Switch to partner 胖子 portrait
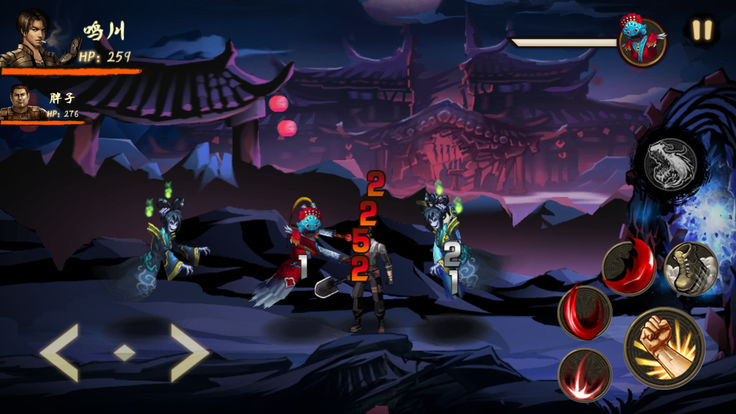736x414 pixels. 22,102
